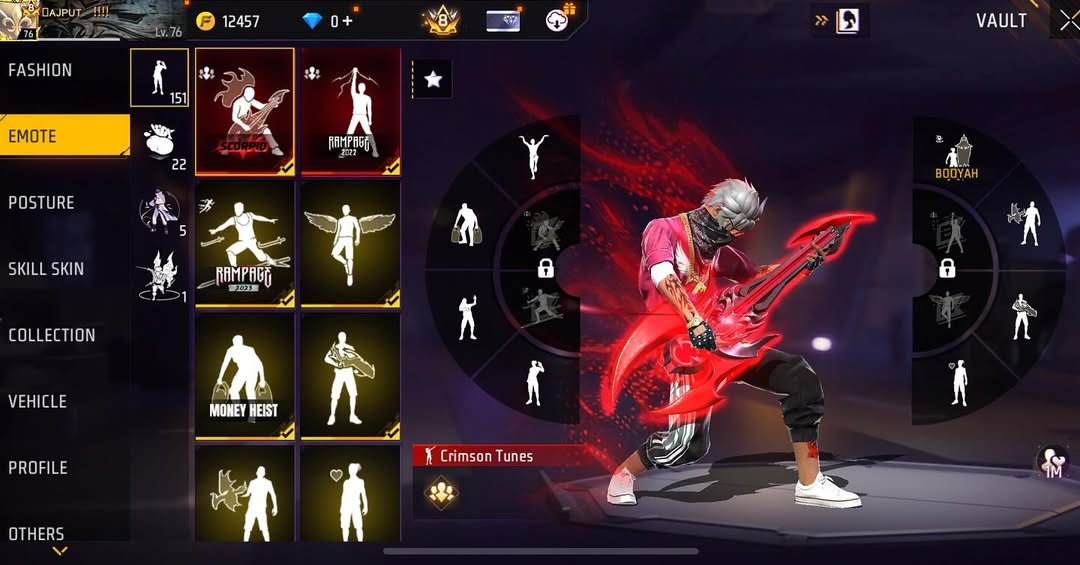The image size is (1080, 565).
Task: Close the Vault screen
Action: click(1068, 20)
